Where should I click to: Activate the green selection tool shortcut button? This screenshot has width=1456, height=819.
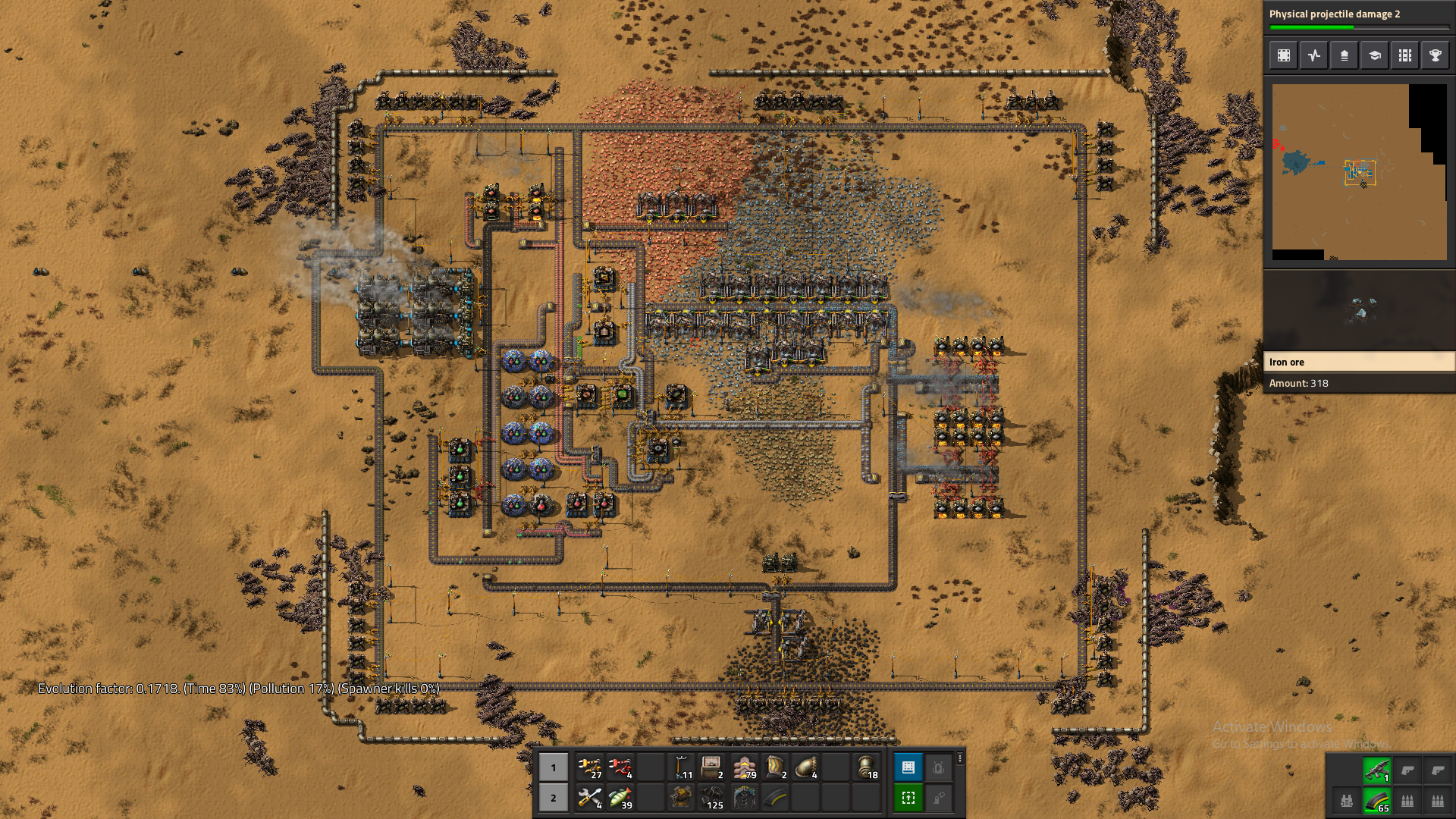[908, 798]
